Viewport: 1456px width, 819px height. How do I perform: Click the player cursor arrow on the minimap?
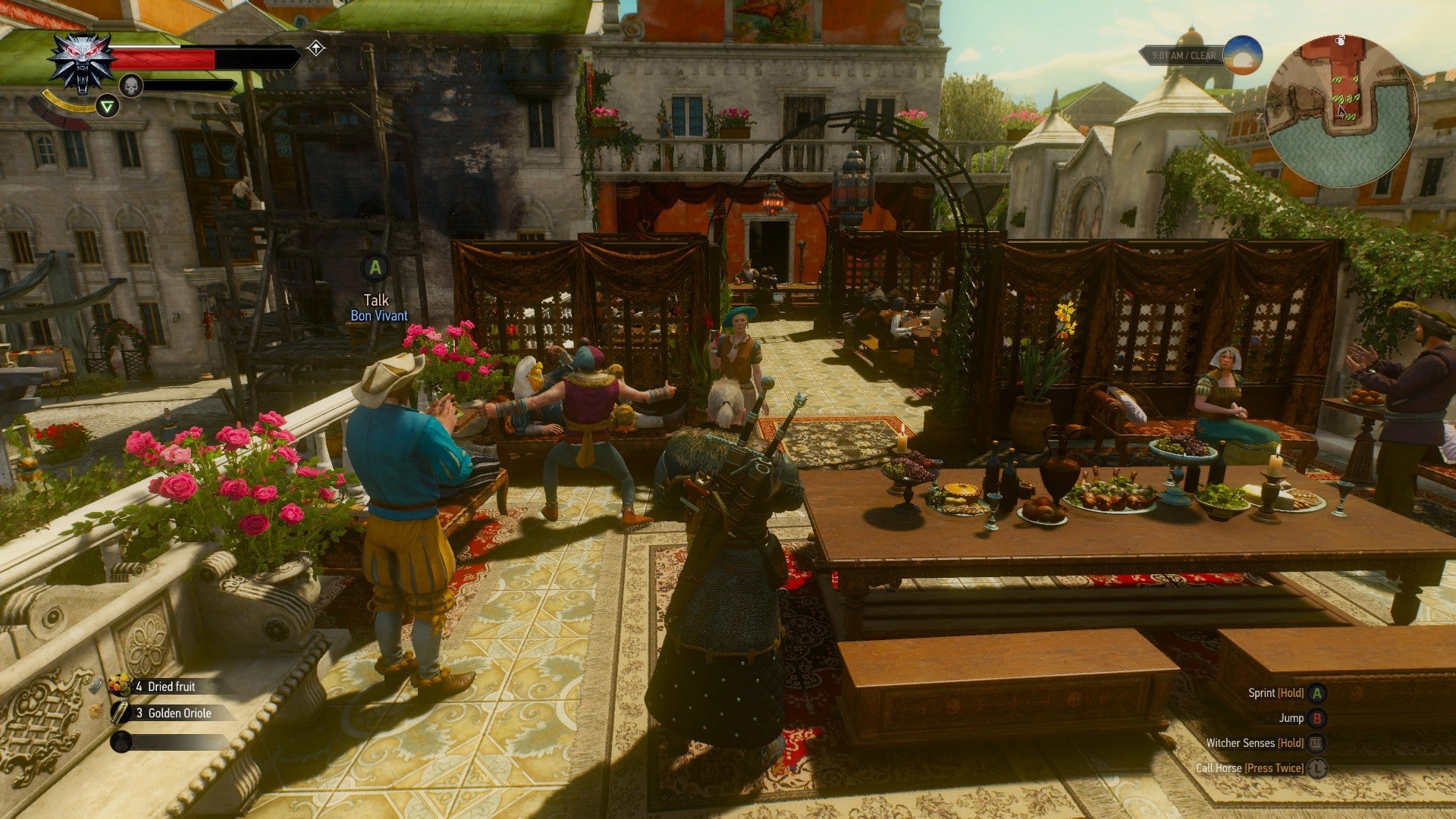pos(1341,111)
